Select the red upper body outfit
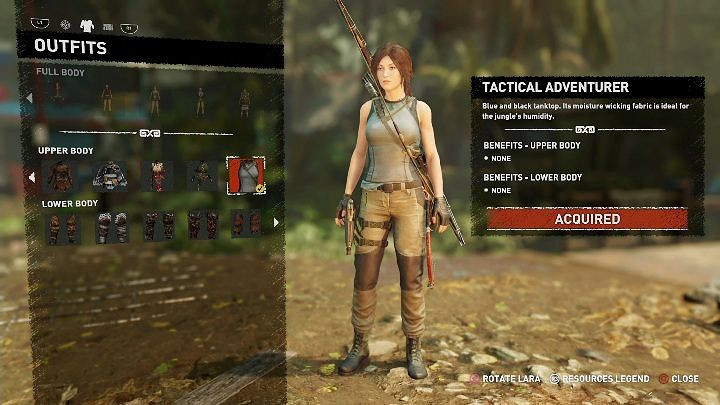The image size is (720, 405). tap(156, 176)
